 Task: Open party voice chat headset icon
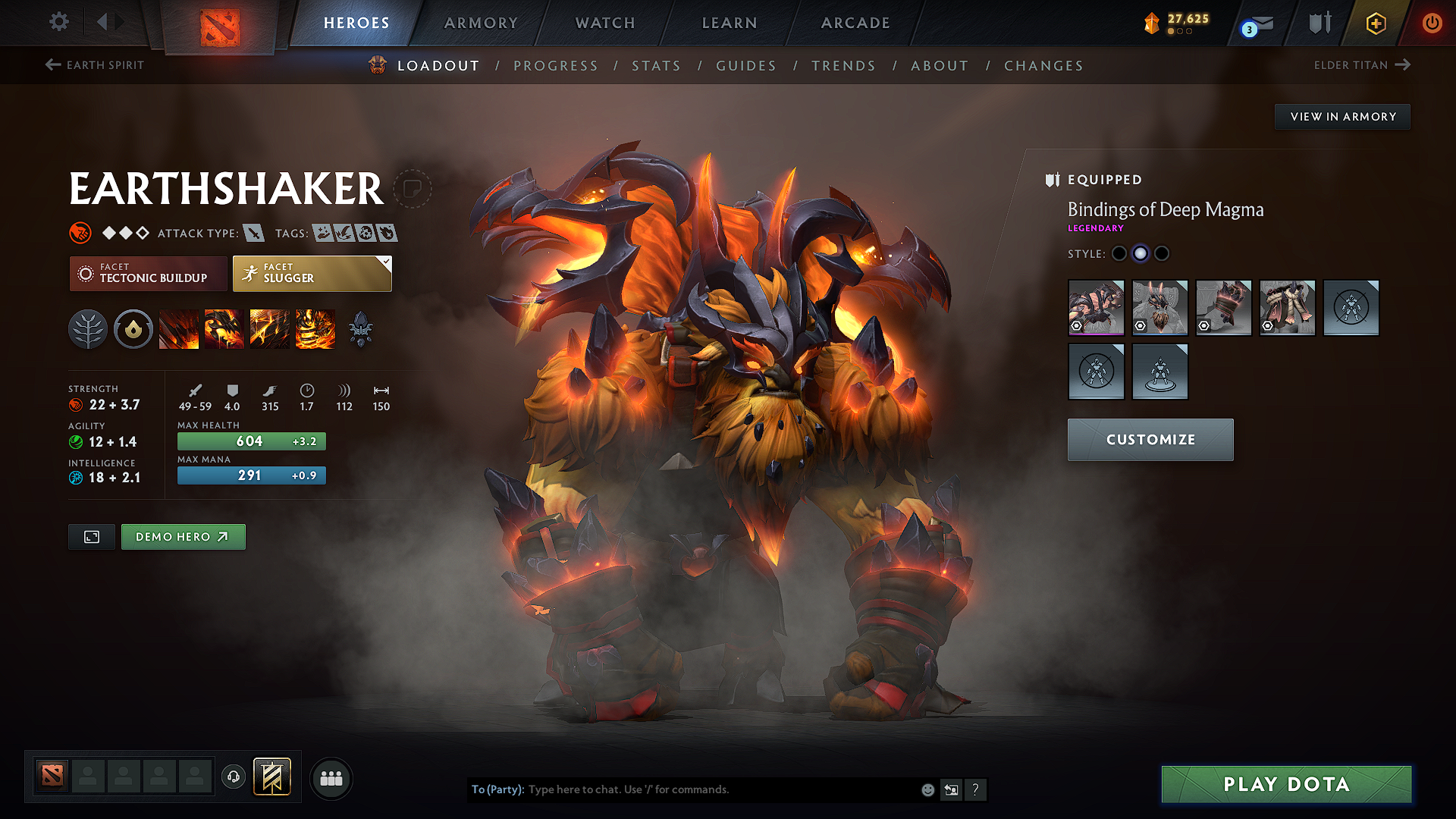click(234, 777)
